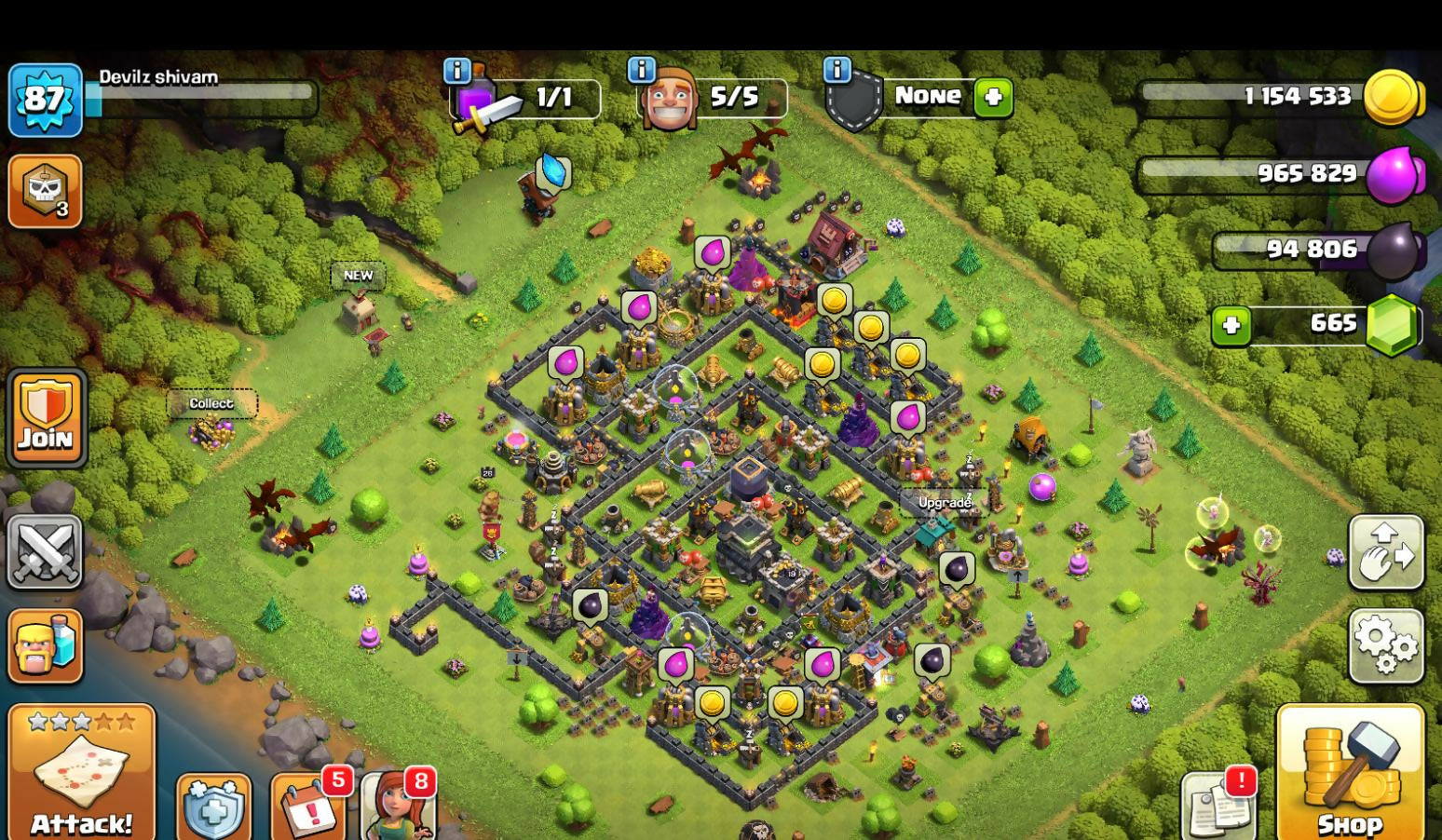Screen dimensions: 1442x840
Task: Show info for the shield status
Action: pos(837,70)
